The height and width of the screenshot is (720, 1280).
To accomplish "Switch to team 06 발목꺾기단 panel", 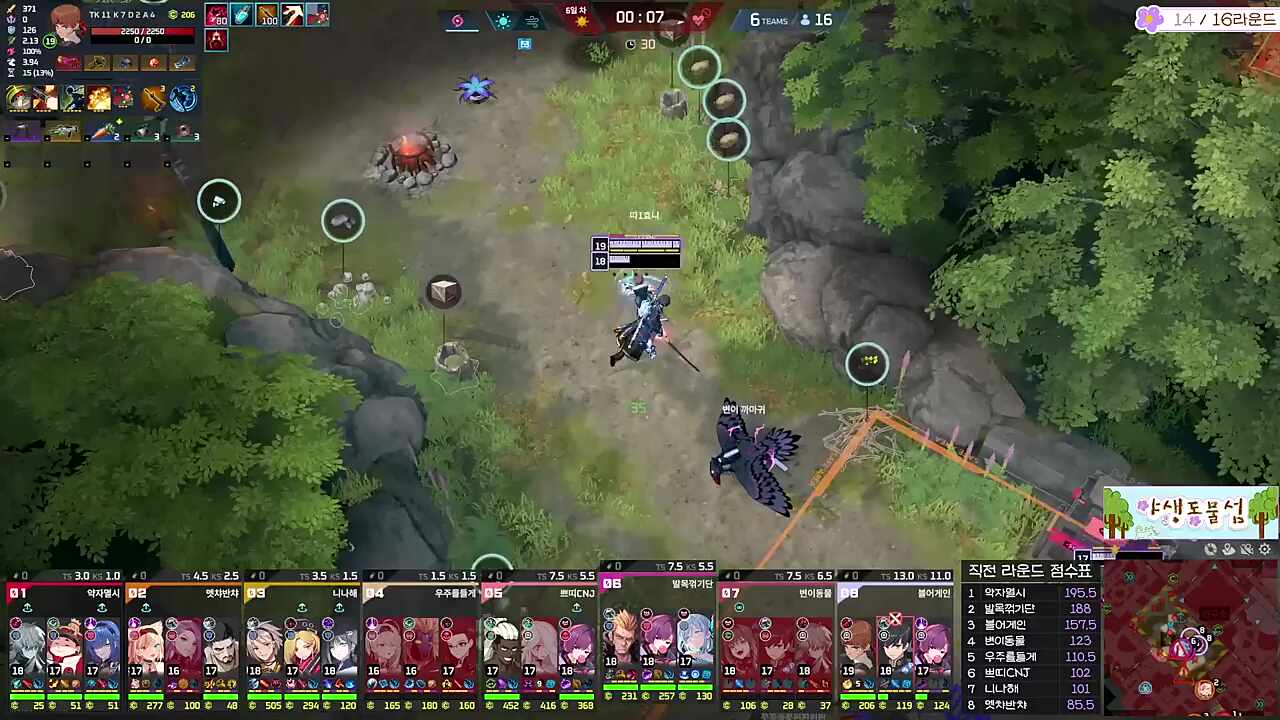I will pos(660,640).
